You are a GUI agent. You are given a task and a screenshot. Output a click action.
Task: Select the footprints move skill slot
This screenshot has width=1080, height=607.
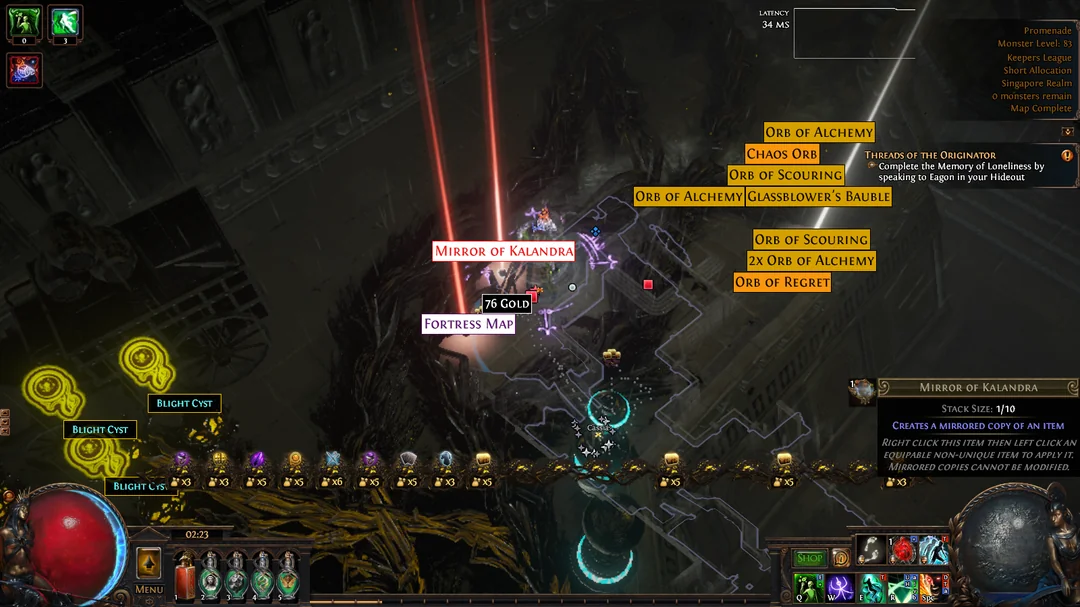870,550
